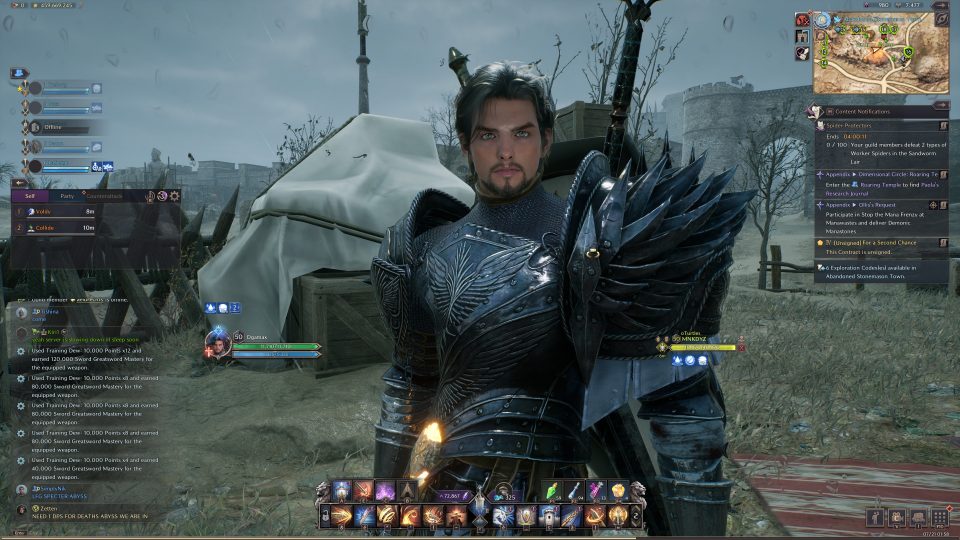Activate the purple burst skill icon
The width and height of the screenshot is (960, 540).
385,491
